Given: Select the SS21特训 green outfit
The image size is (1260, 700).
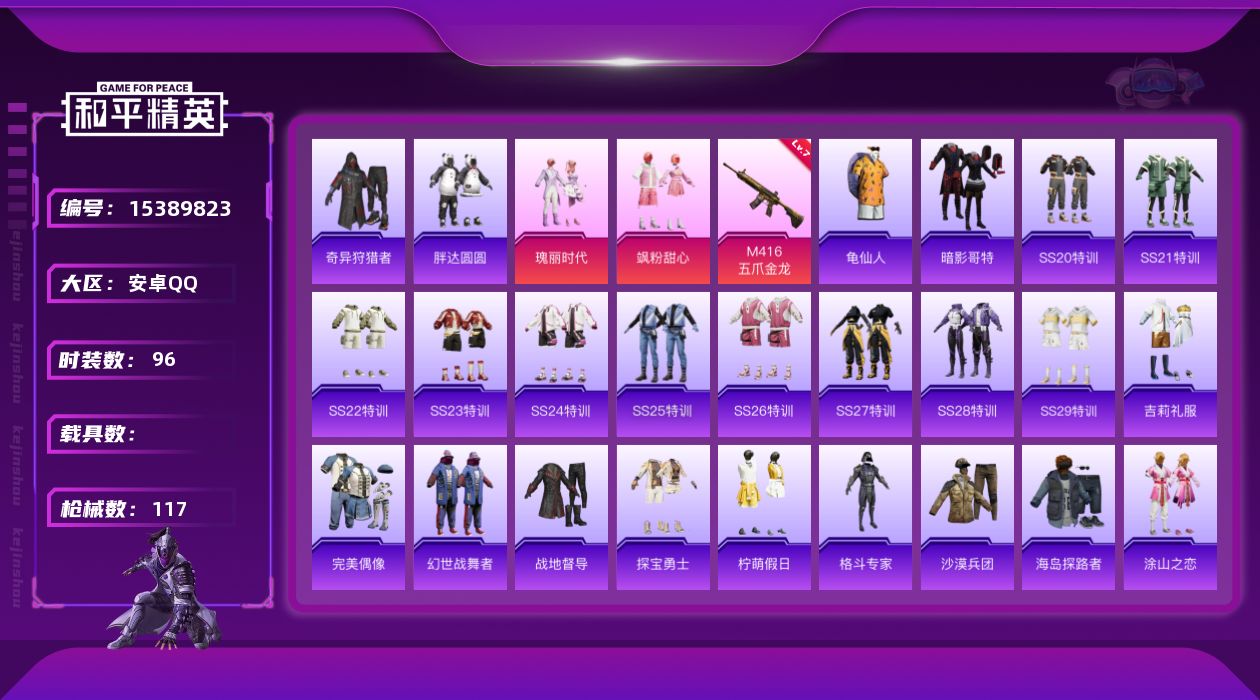Looking at the screenshot, I should 1170,211.
